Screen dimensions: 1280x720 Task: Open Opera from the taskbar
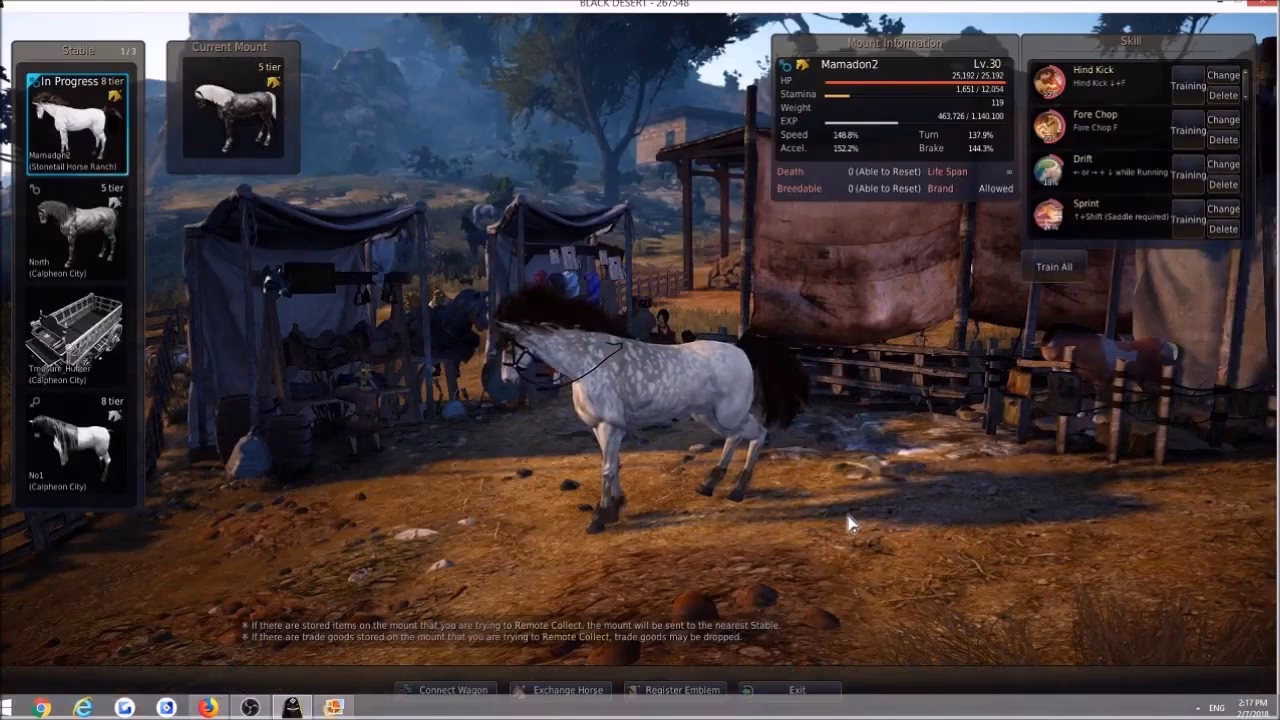point(166,706)
